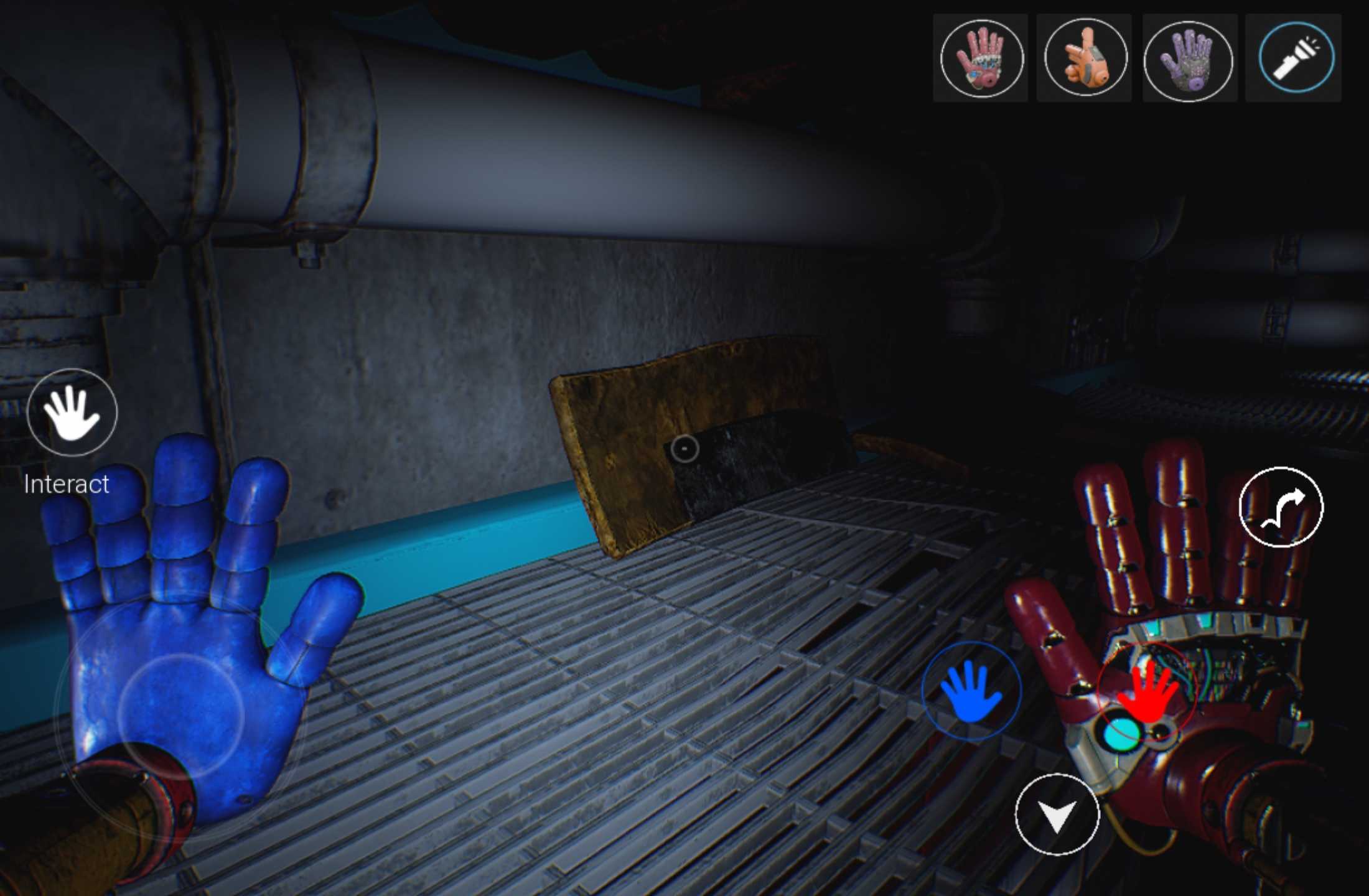Tap the jump arrow button
This screenshot has width=1369, height=896.
point(1281,506)
